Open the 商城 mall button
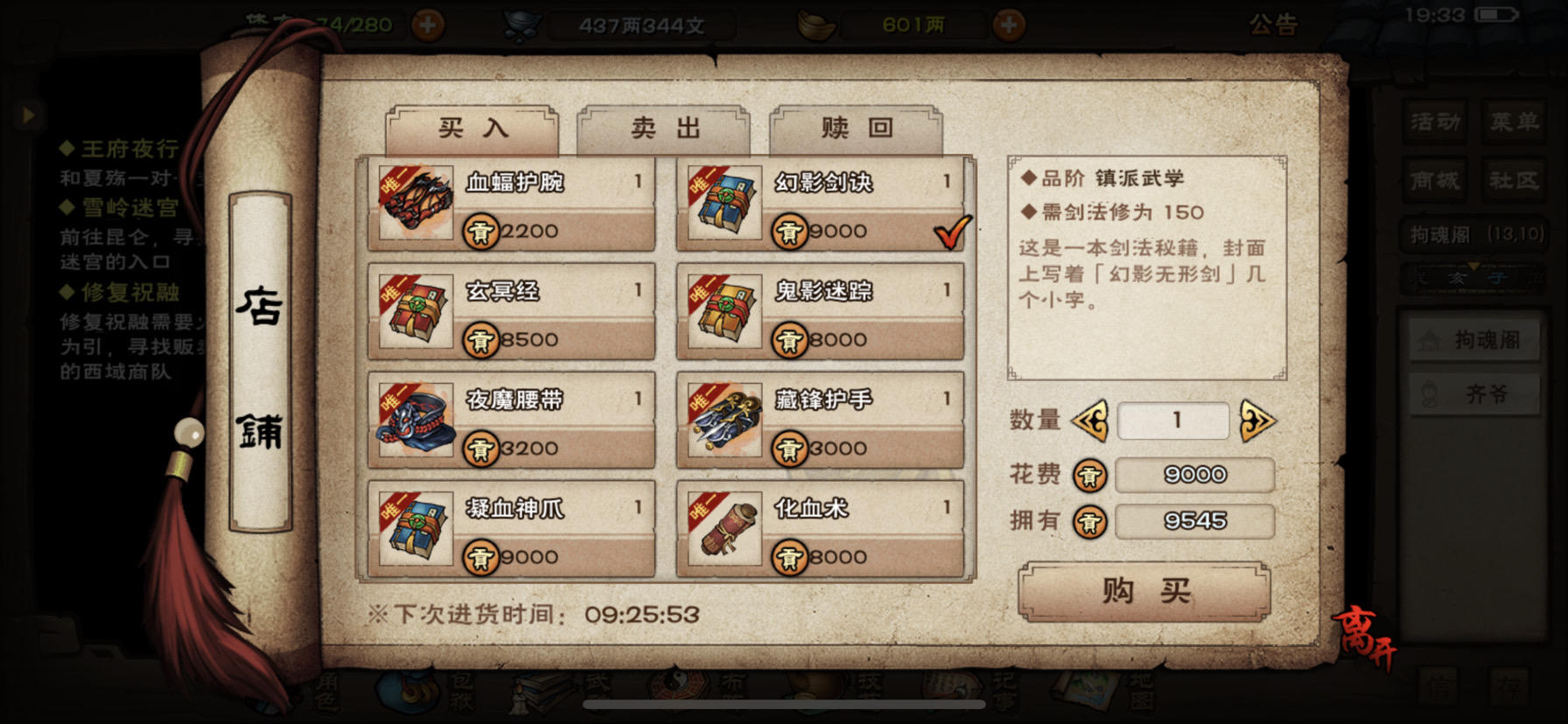1568x724 pixels. click(1434, 182)
